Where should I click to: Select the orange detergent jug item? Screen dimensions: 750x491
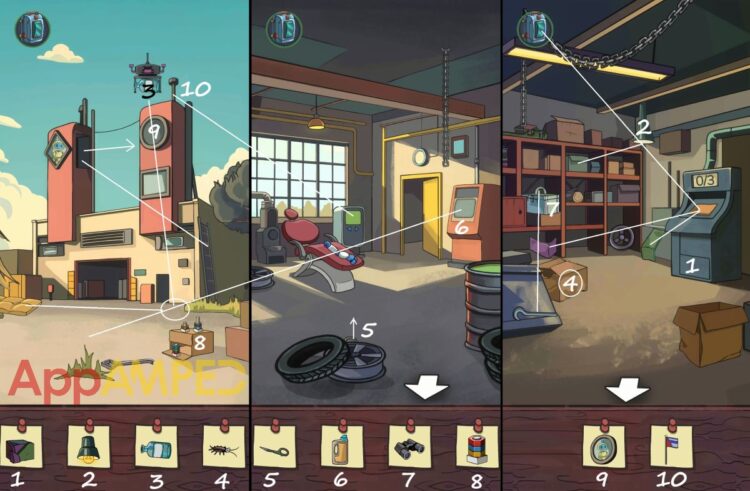(x=341, y=444)
